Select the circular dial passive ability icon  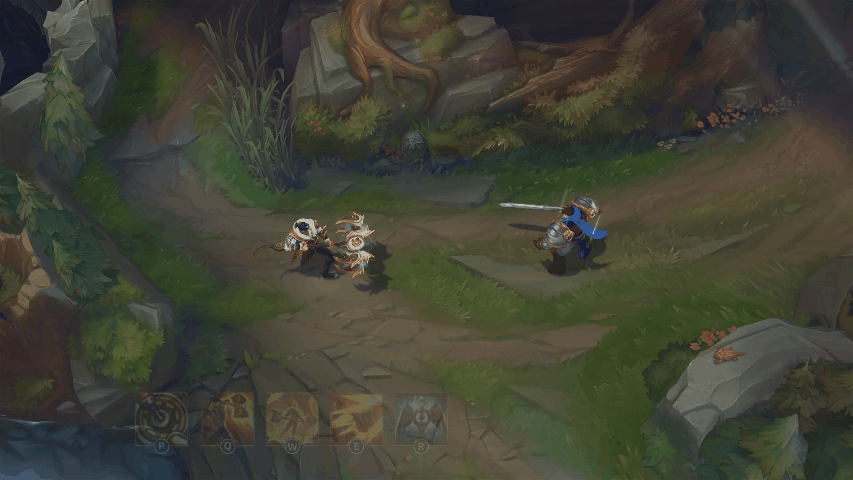161,418
